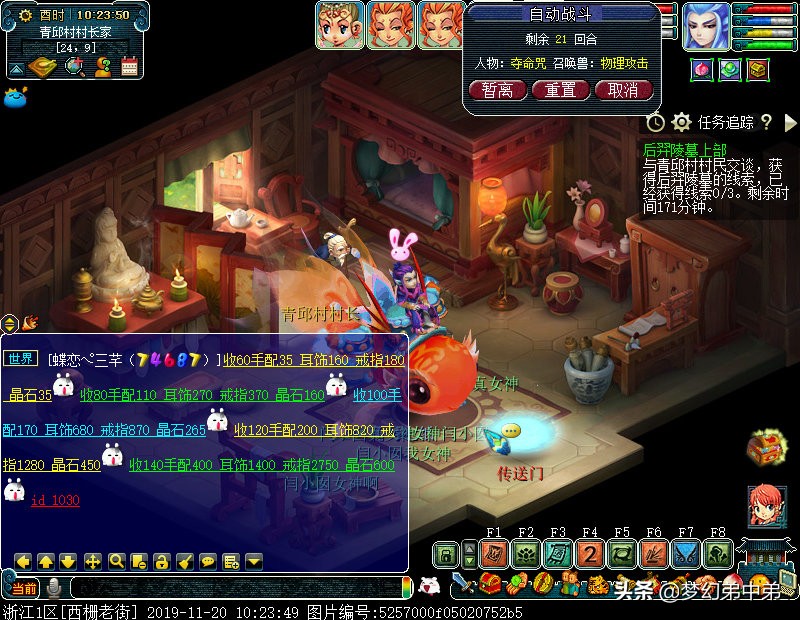This screenshot has width=800, height=620.
Task: Open the calendar icon under the location panel
Action: [x=129, y=67]
